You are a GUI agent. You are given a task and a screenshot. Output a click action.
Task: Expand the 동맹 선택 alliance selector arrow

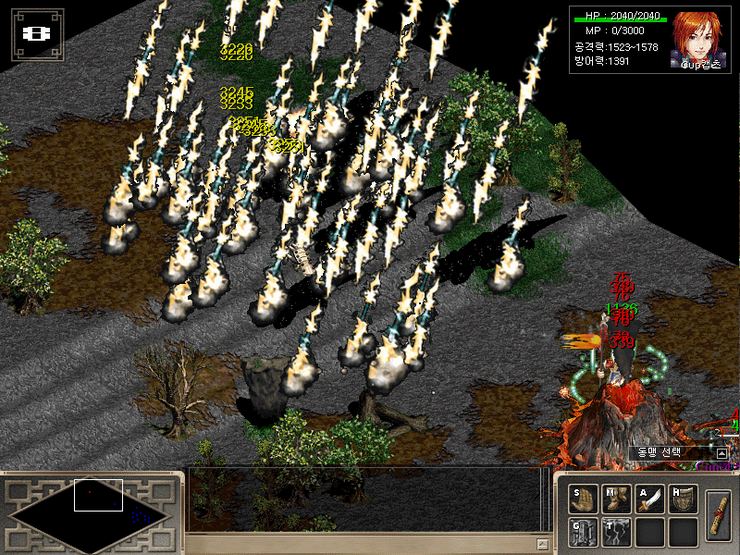point(721,453)
